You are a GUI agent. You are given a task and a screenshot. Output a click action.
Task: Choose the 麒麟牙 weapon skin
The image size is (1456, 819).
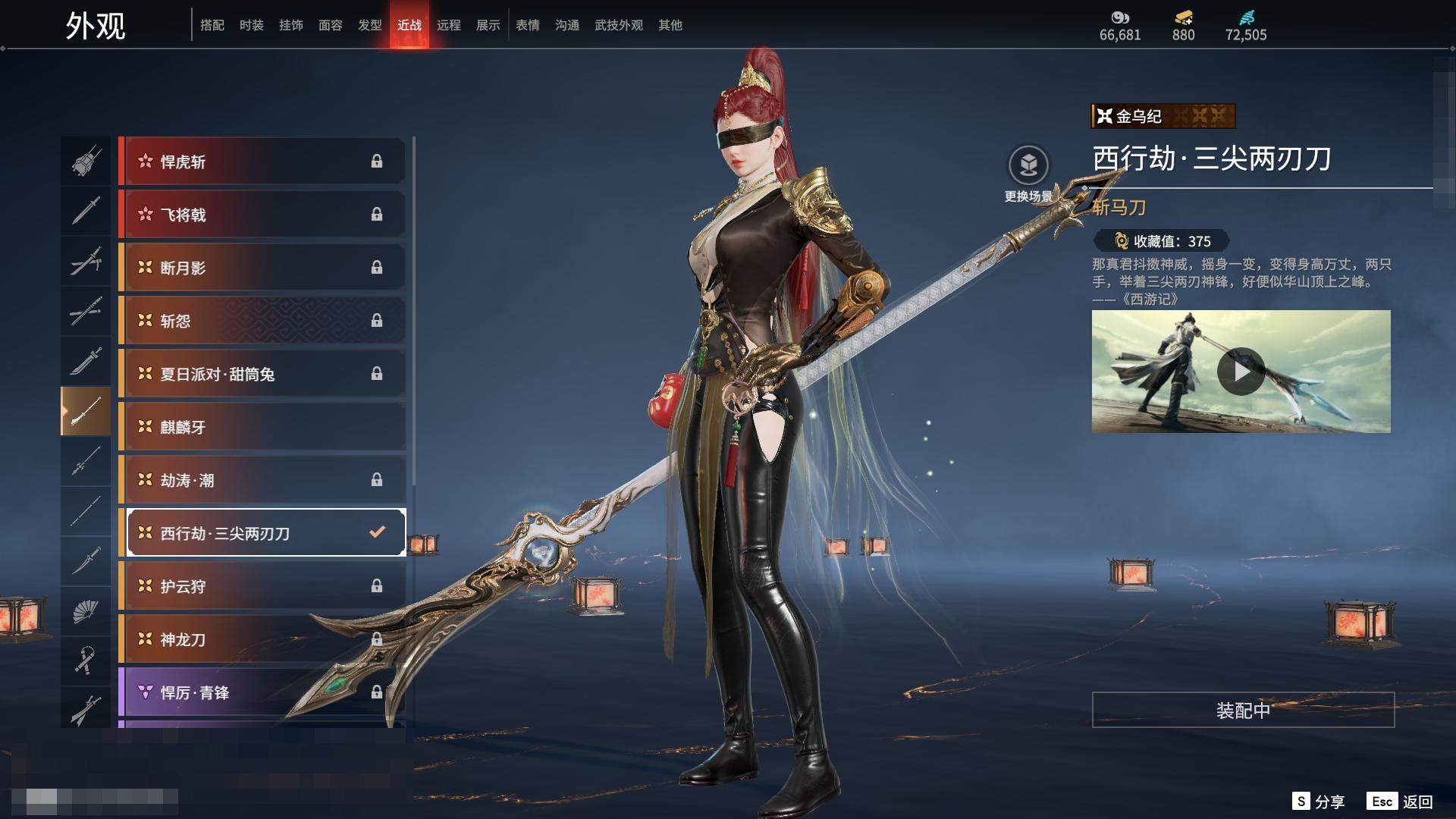coord(262,427)
